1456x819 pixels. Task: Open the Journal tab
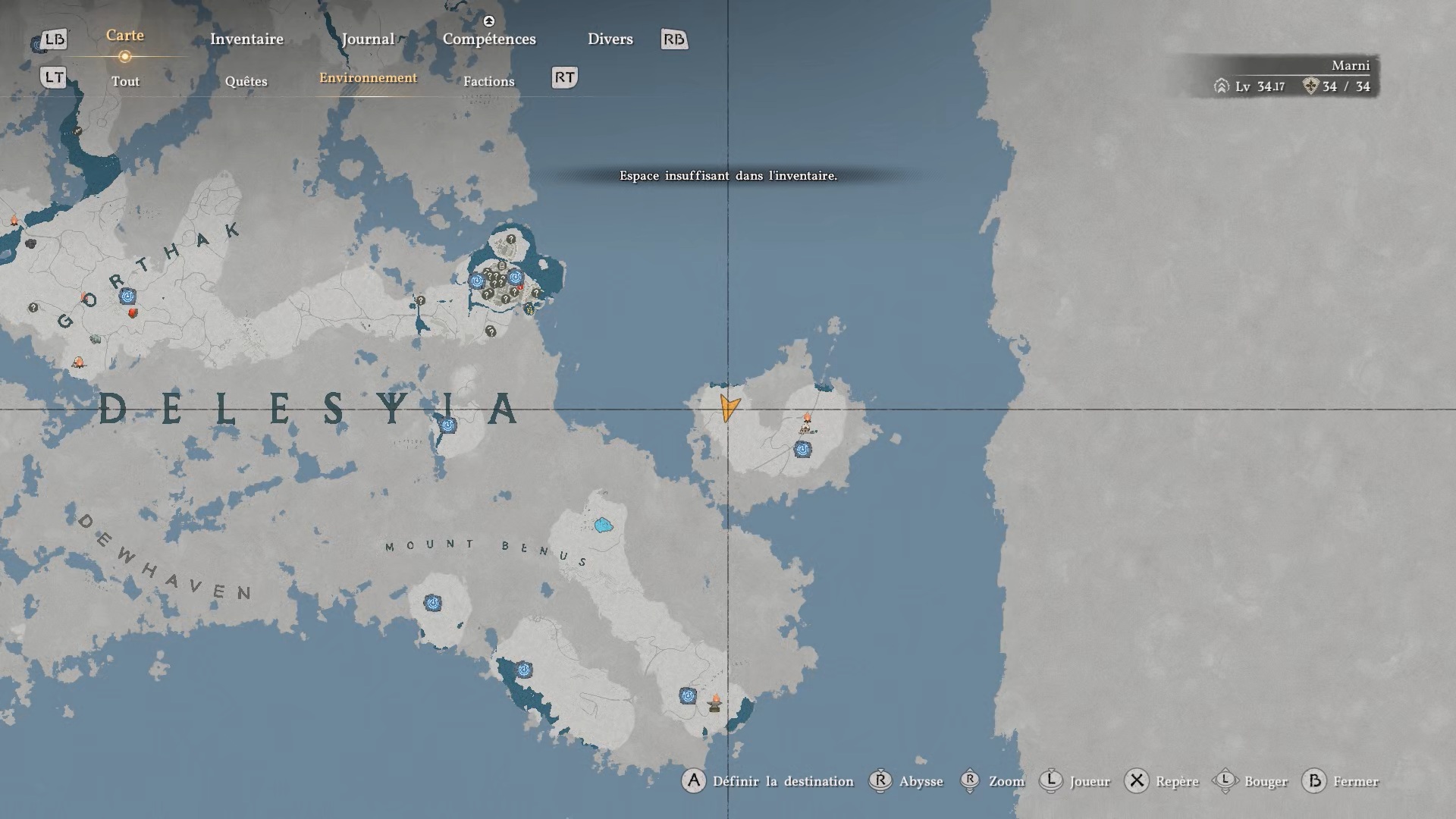click(368, 39)
